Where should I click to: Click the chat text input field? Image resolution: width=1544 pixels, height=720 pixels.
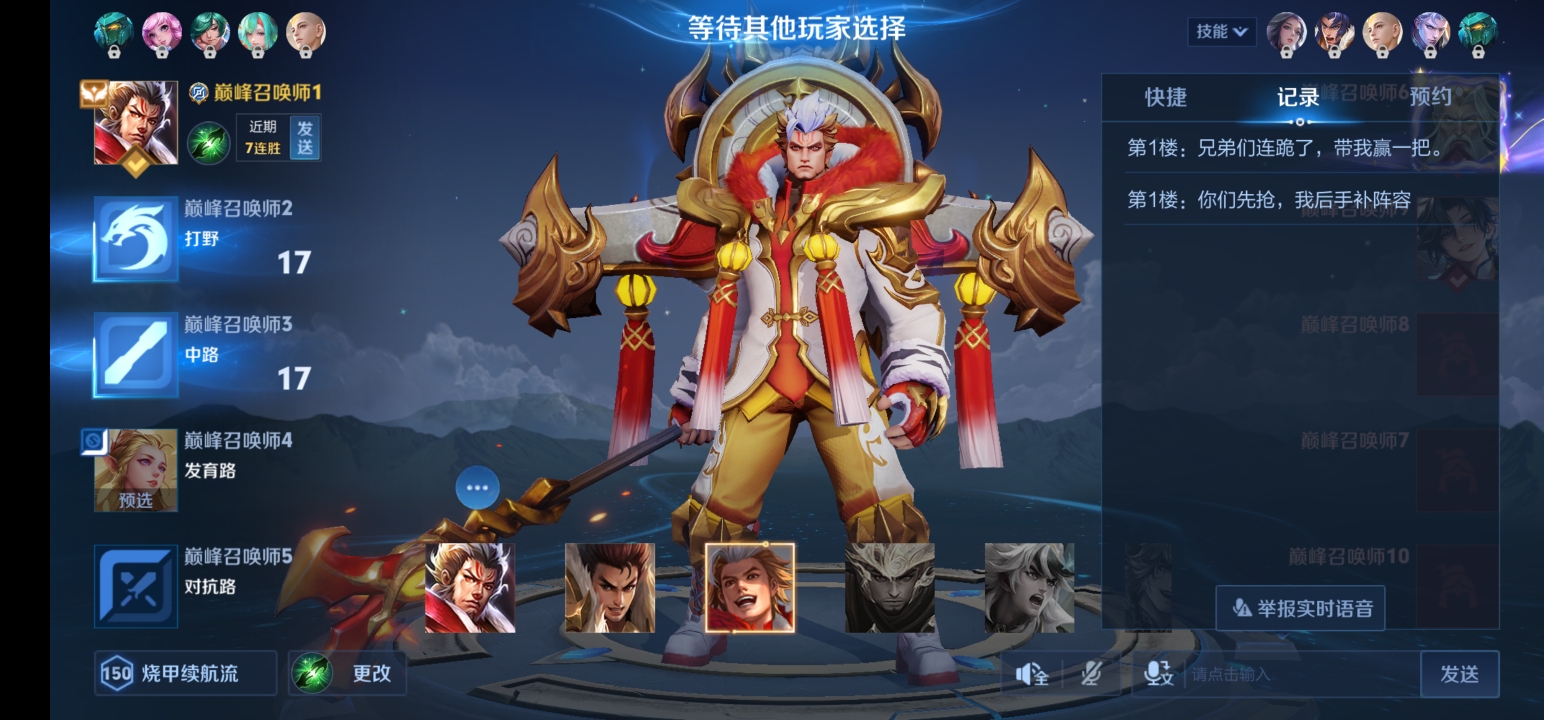coord(1300,674)
